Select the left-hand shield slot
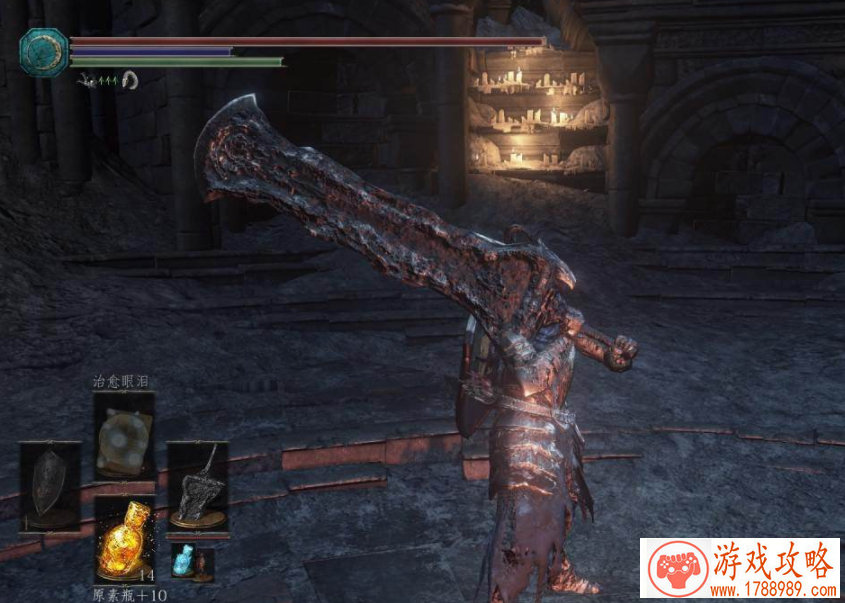Image resolution: width=845 pixels, height=603 pixels. pos(50,487)
